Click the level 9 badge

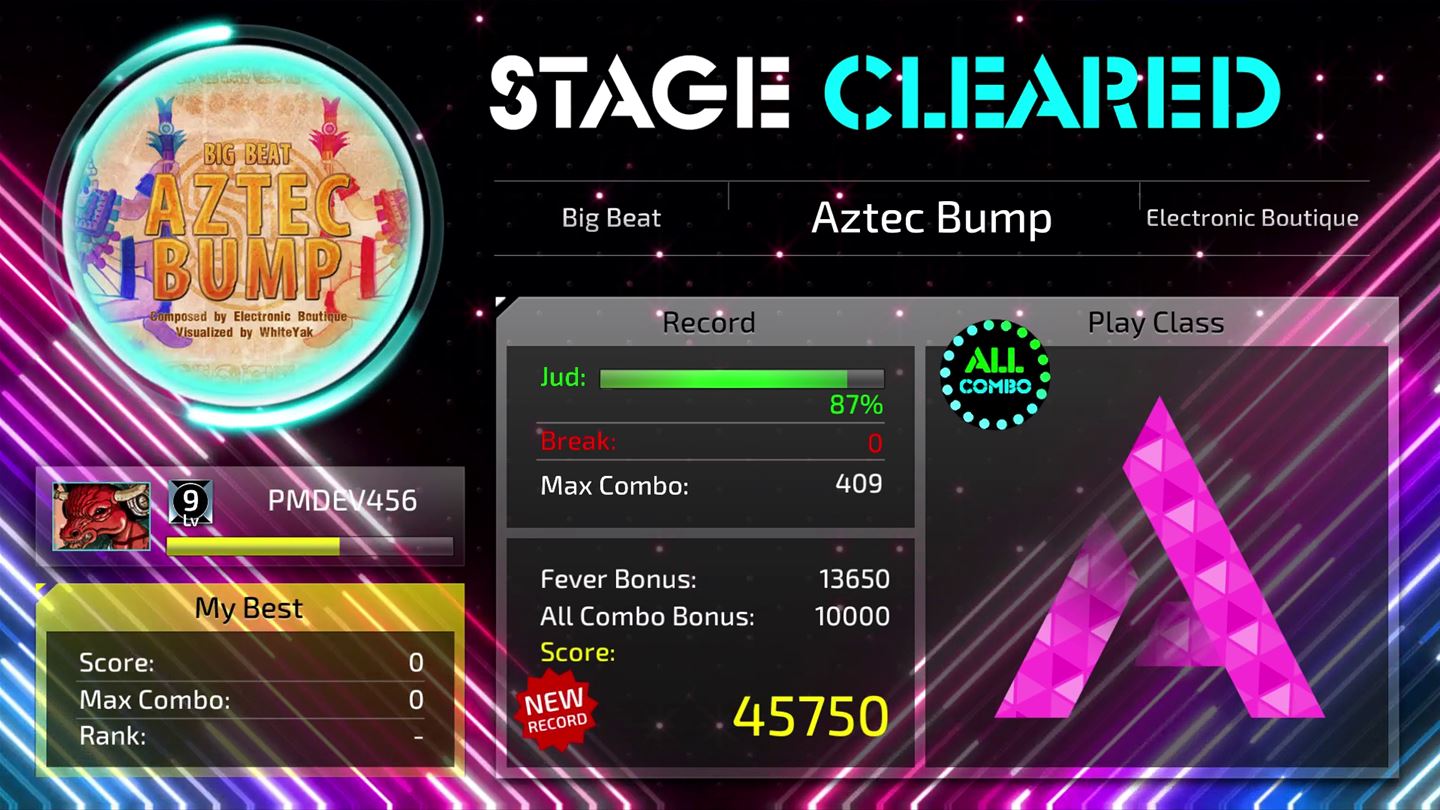187,502
